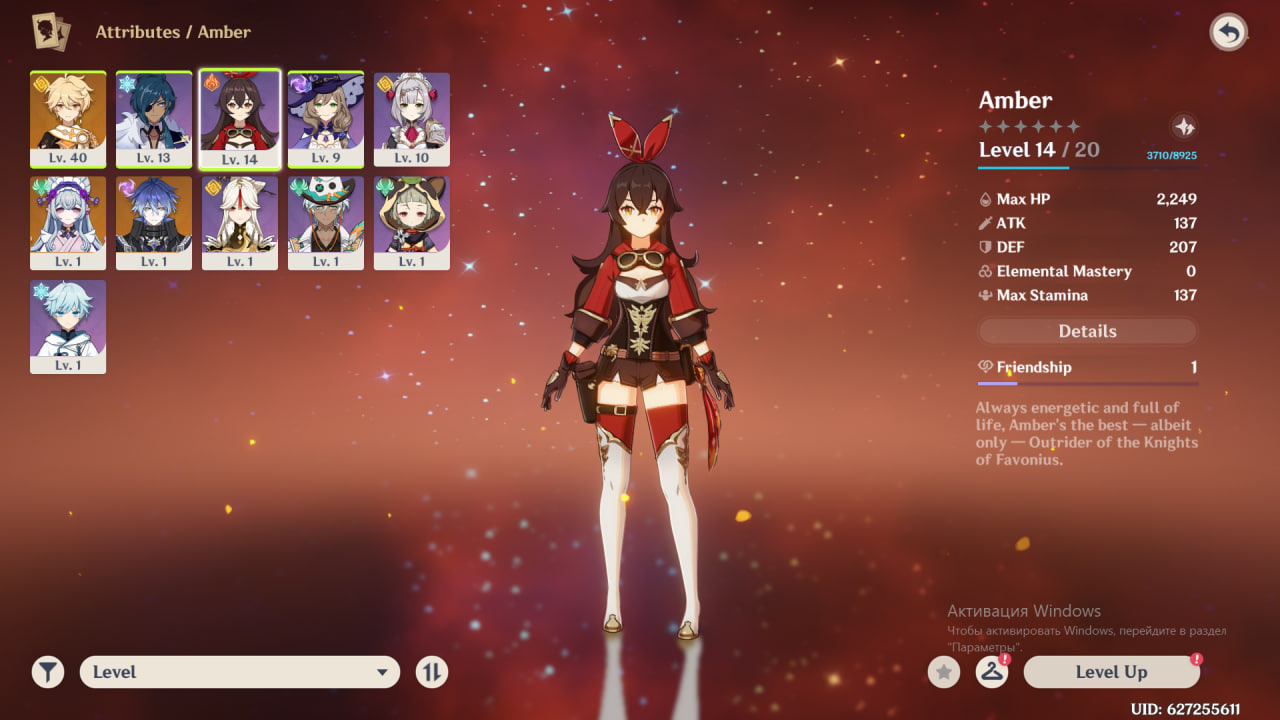
Task: Expand the Level sort dropdown
Action: tap(239, 672)
